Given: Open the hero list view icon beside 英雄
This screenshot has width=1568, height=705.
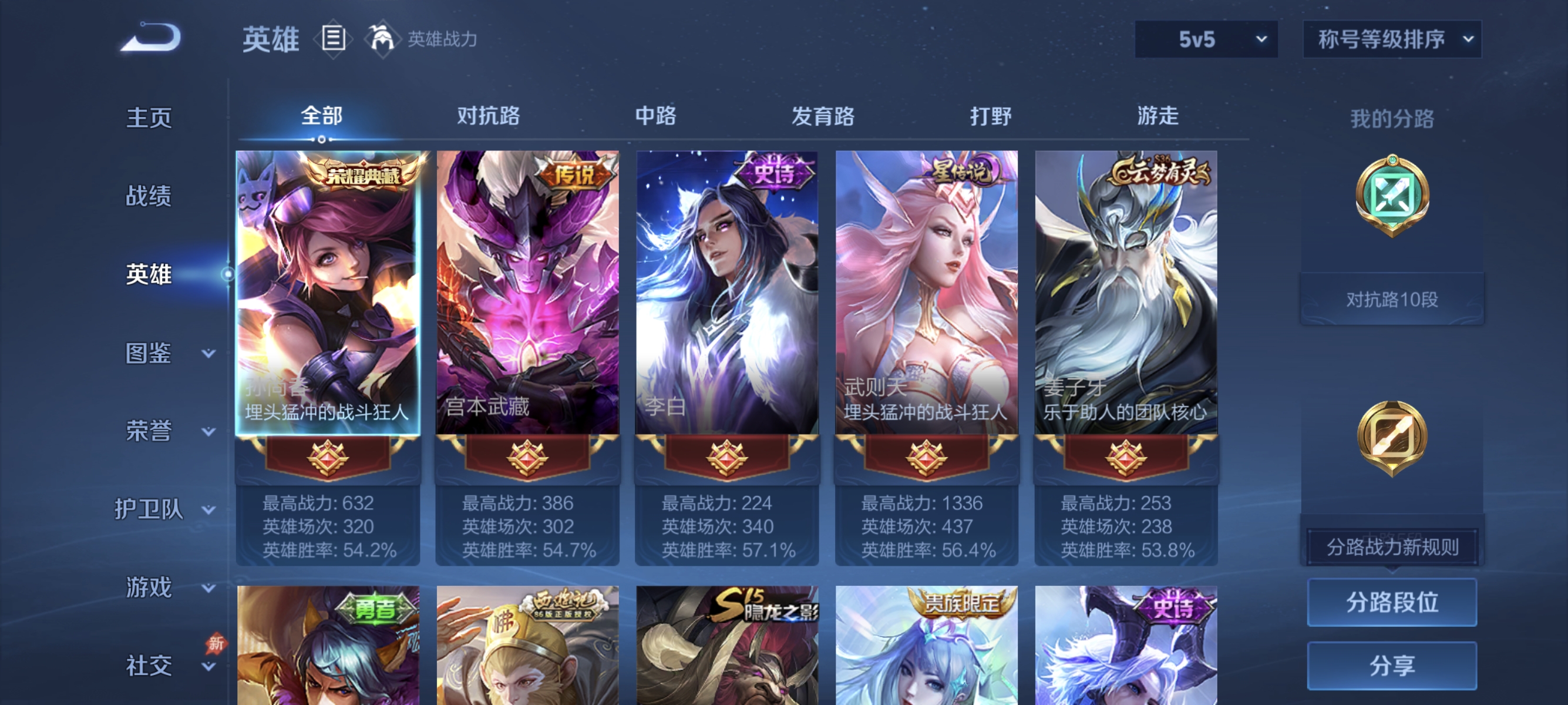Looking at the screenshot, I should pos(332,39).
